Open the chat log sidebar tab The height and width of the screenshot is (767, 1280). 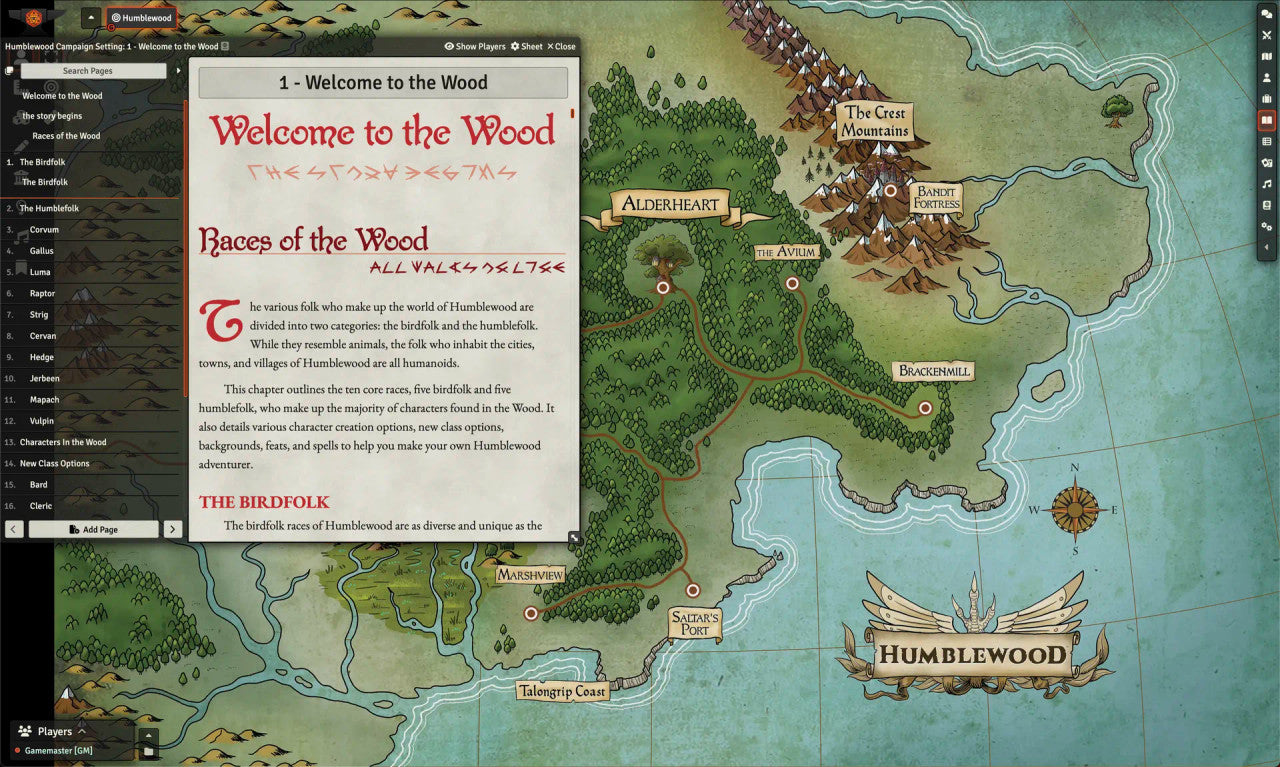click(x=1267, y=14)
